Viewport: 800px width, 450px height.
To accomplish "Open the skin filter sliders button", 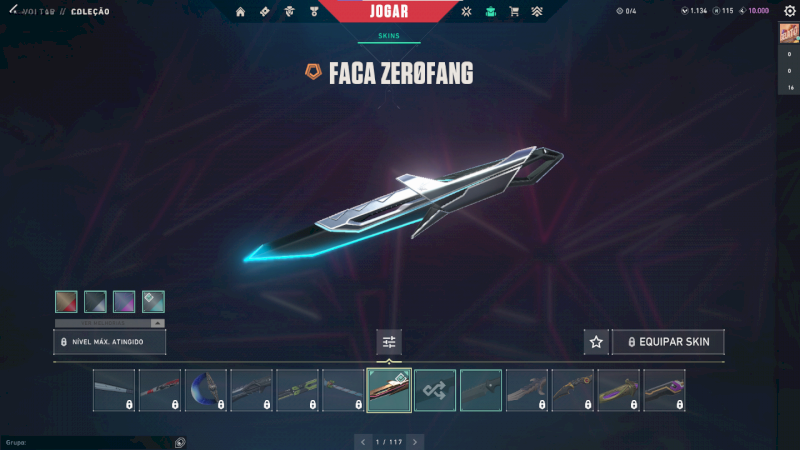I will pyautogui.click(x=389, y=342).
